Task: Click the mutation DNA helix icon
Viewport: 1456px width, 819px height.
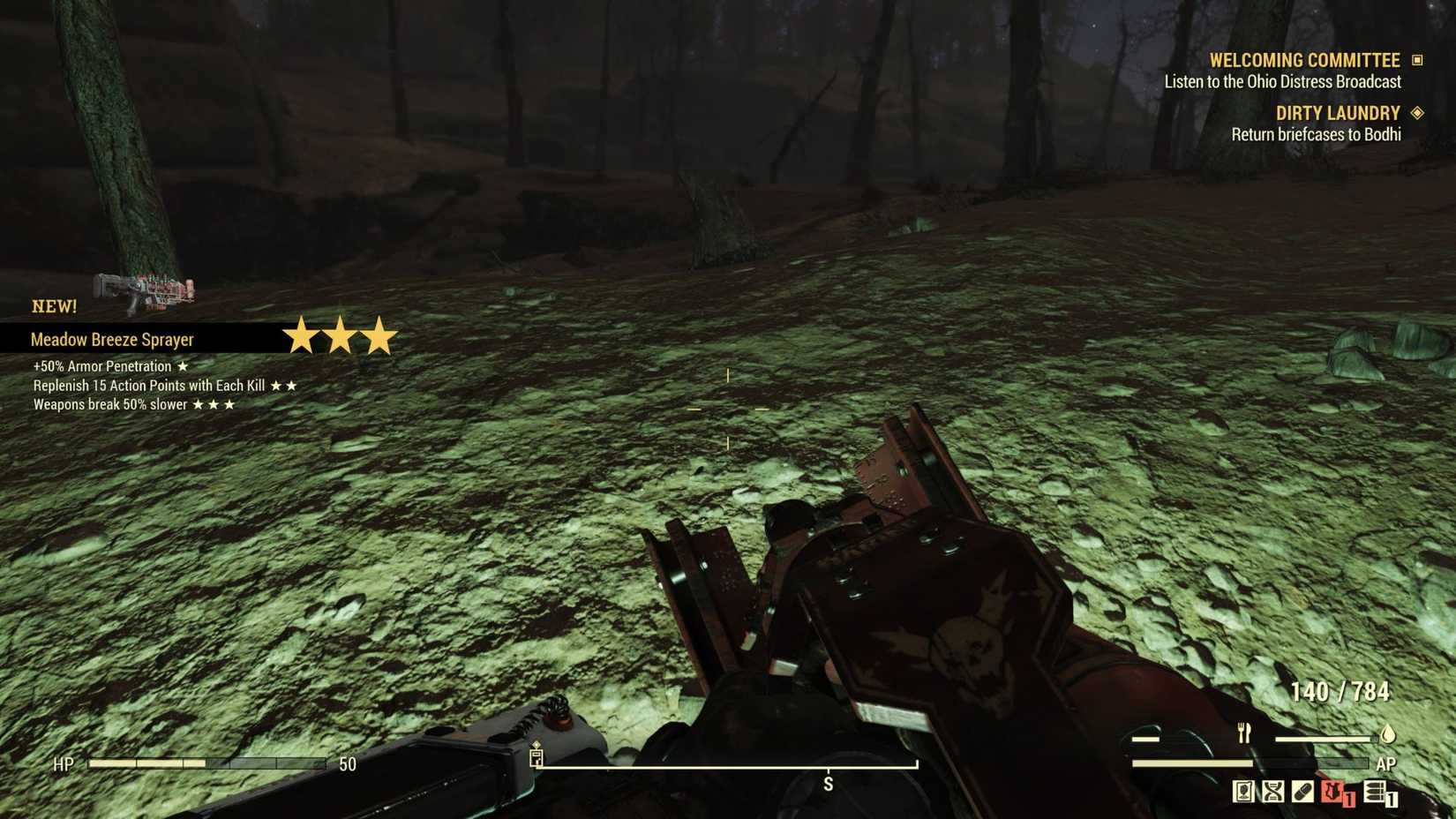Action: pyautogui.click(x=1273, y=792)
